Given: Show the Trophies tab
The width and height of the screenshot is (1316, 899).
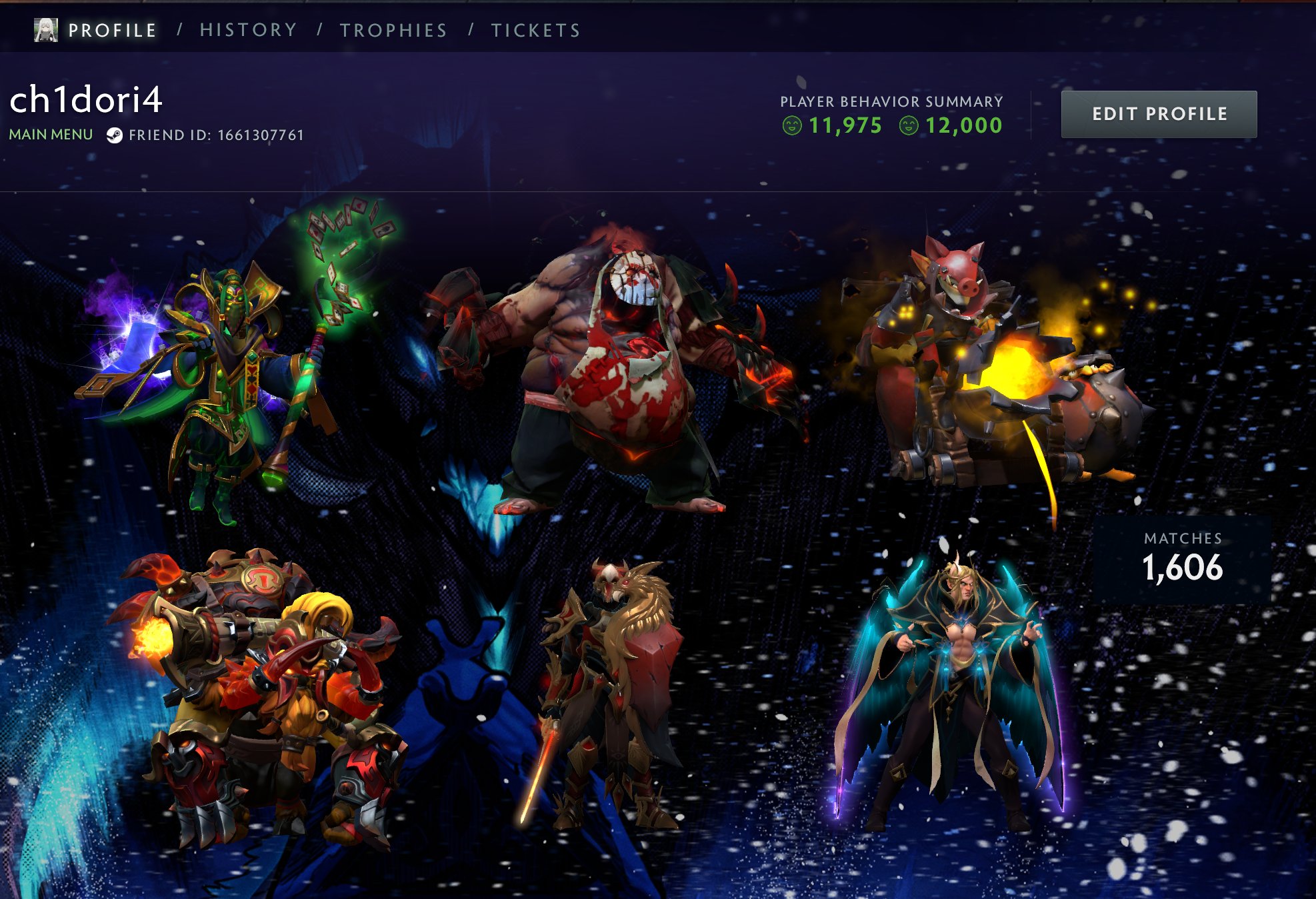Looking at the screenshot, I should 393,31.
